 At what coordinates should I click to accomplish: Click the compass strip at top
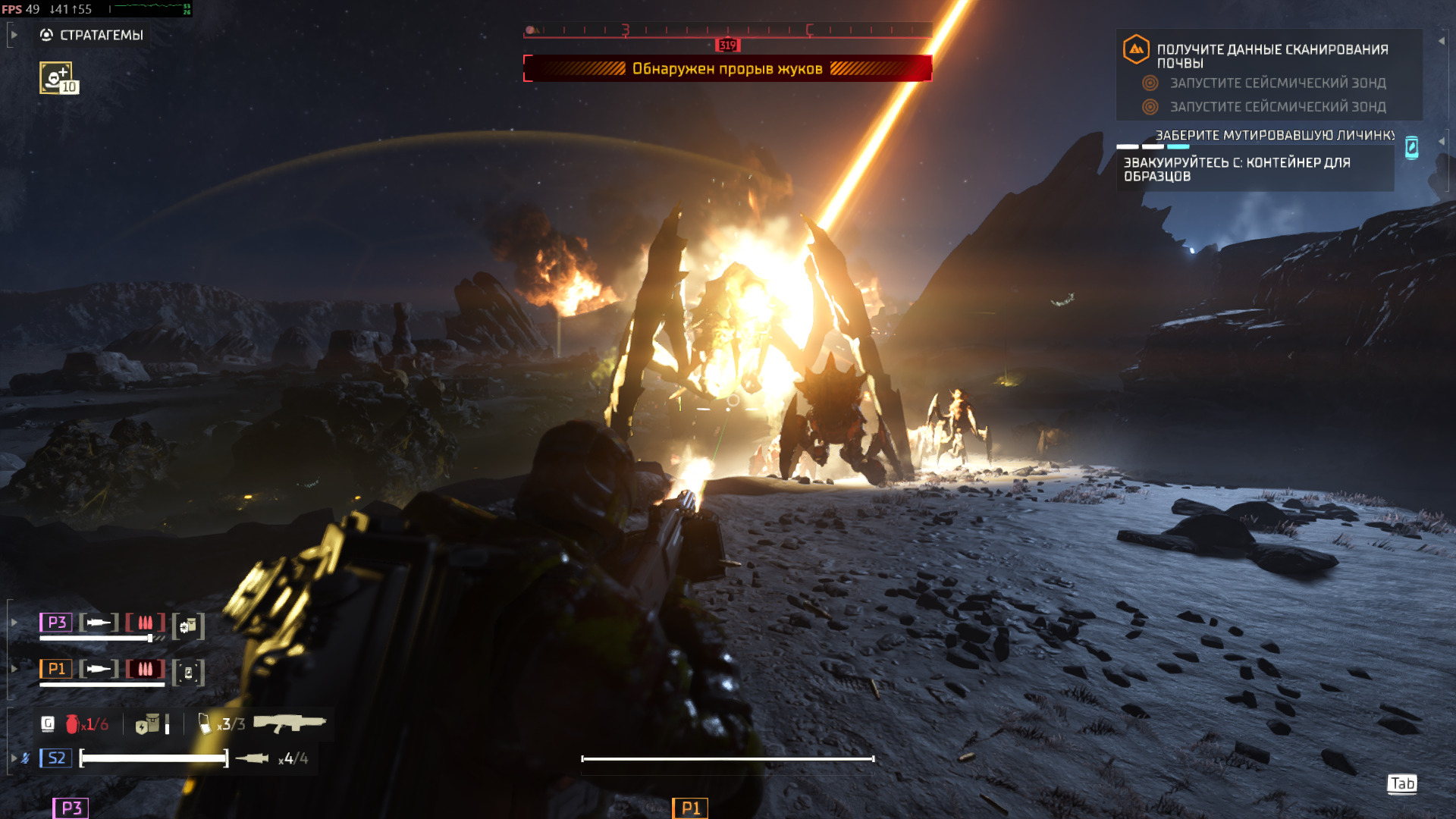click(x=726, y=30)
